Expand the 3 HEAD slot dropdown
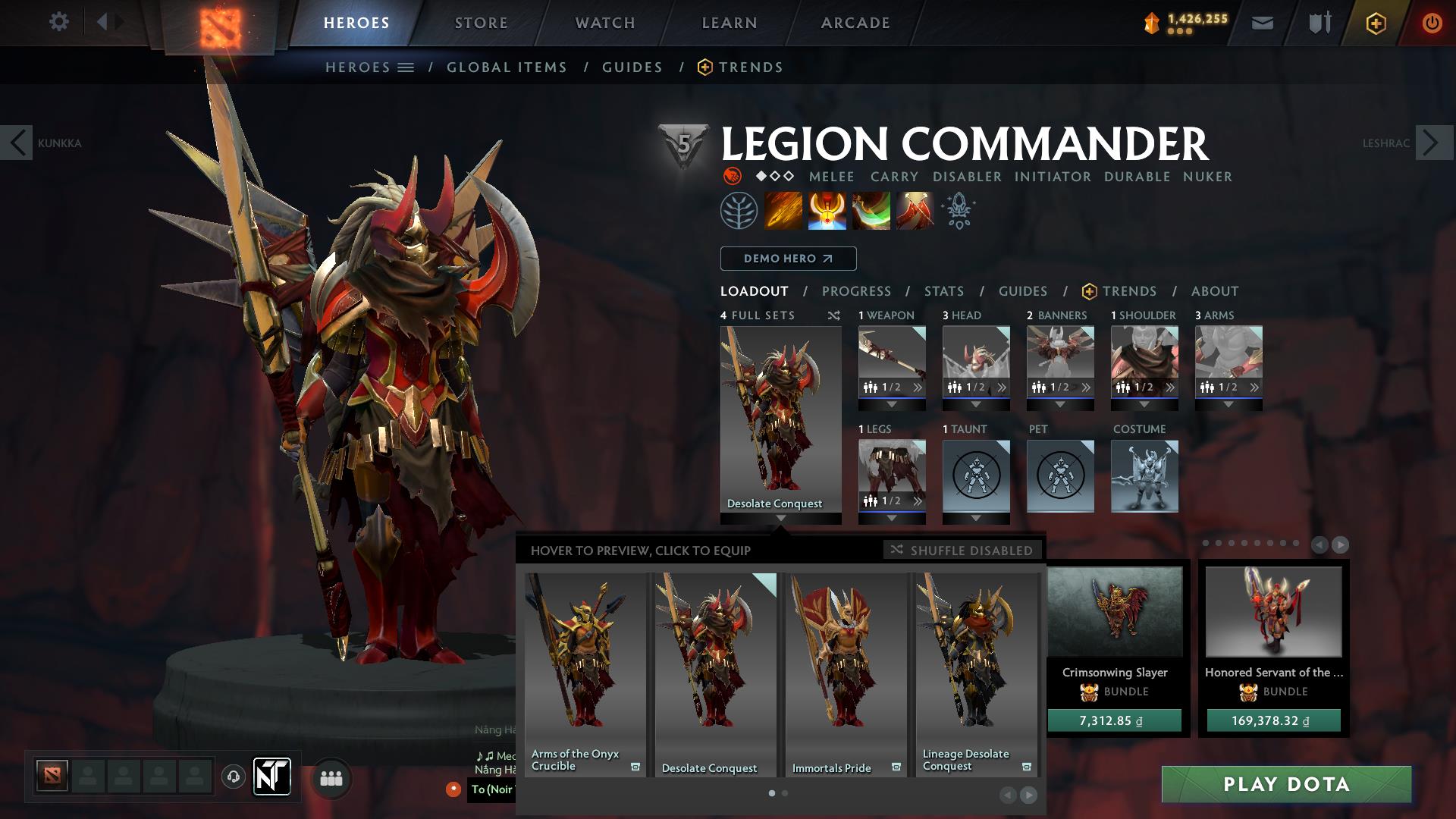Viewport: 1456px width, 819px height. [976, 404]
